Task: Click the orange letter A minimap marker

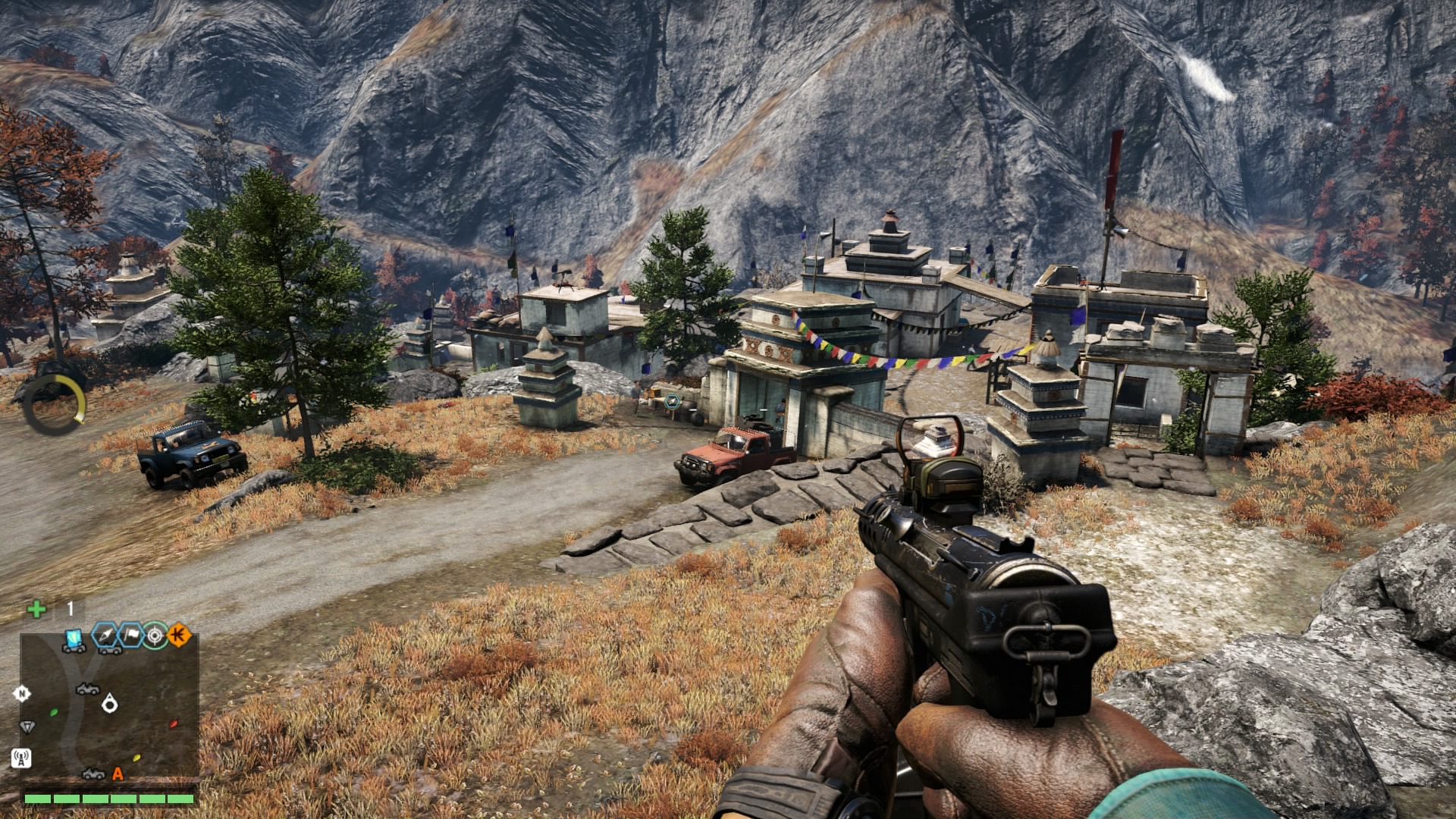Action: [118, 773]
